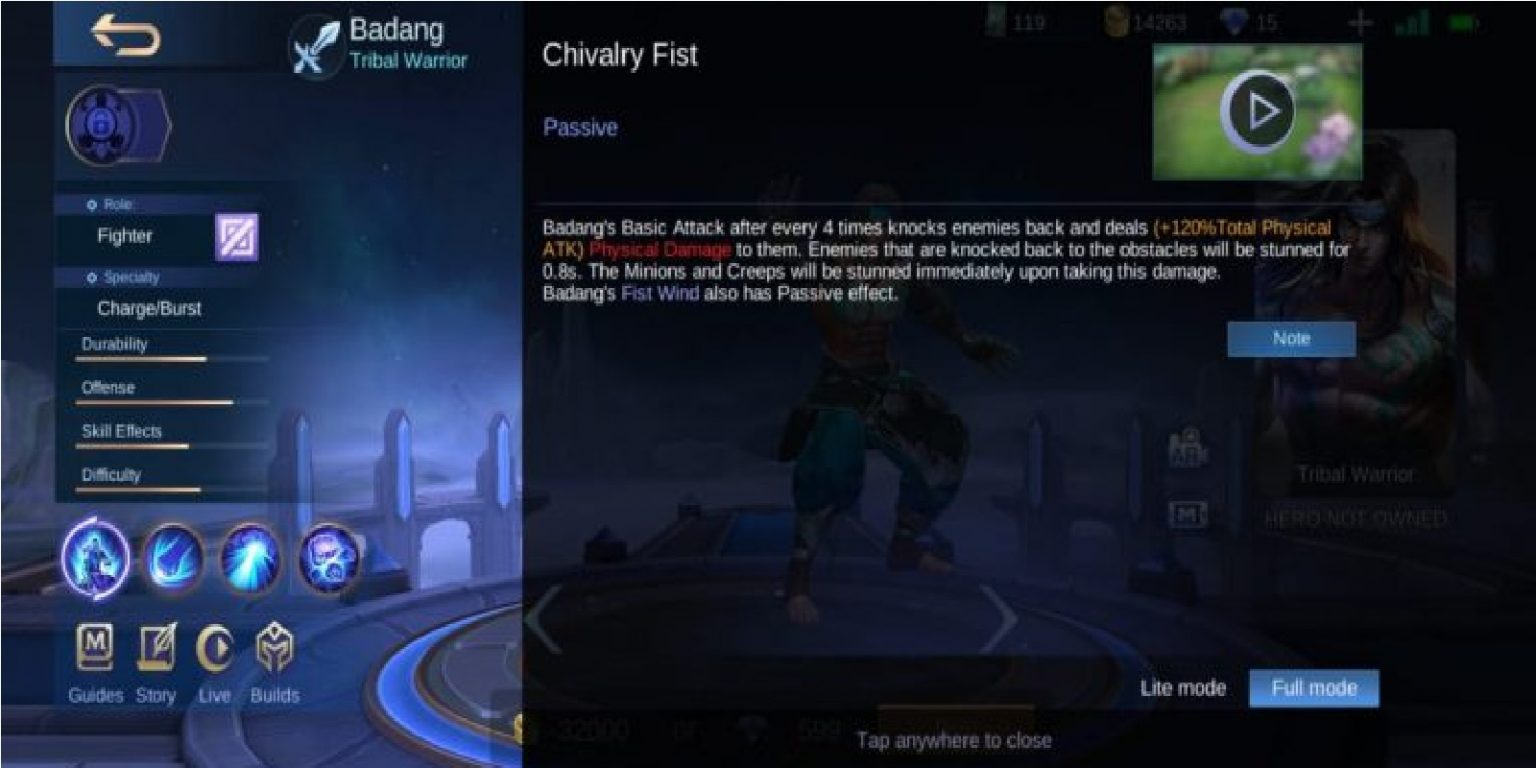Open the Note for Chivalry Fist
Viewport: 1536px width, 768px height.
point(1291,338)
